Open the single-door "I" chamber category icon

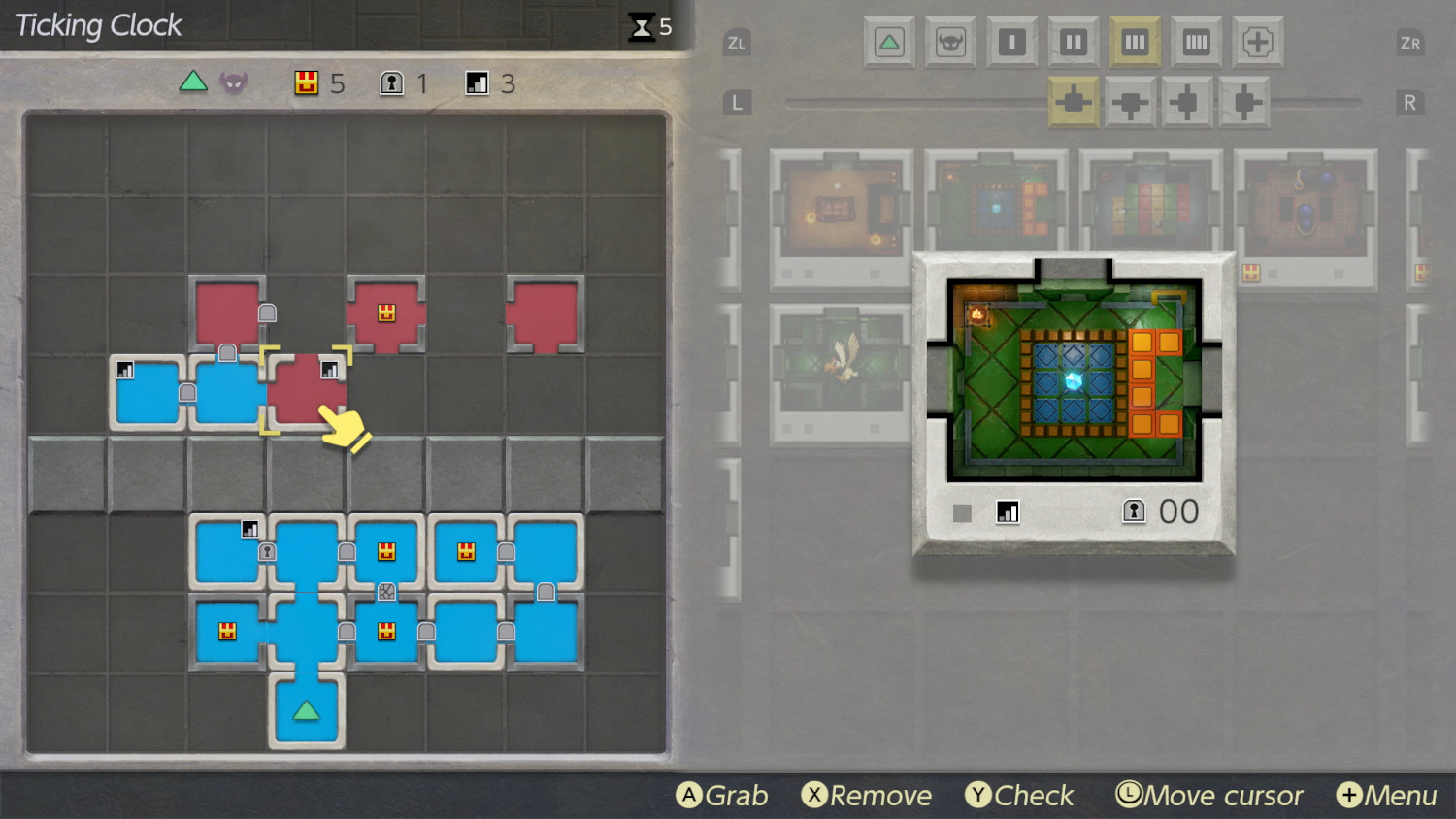[x=1011, y=43]
